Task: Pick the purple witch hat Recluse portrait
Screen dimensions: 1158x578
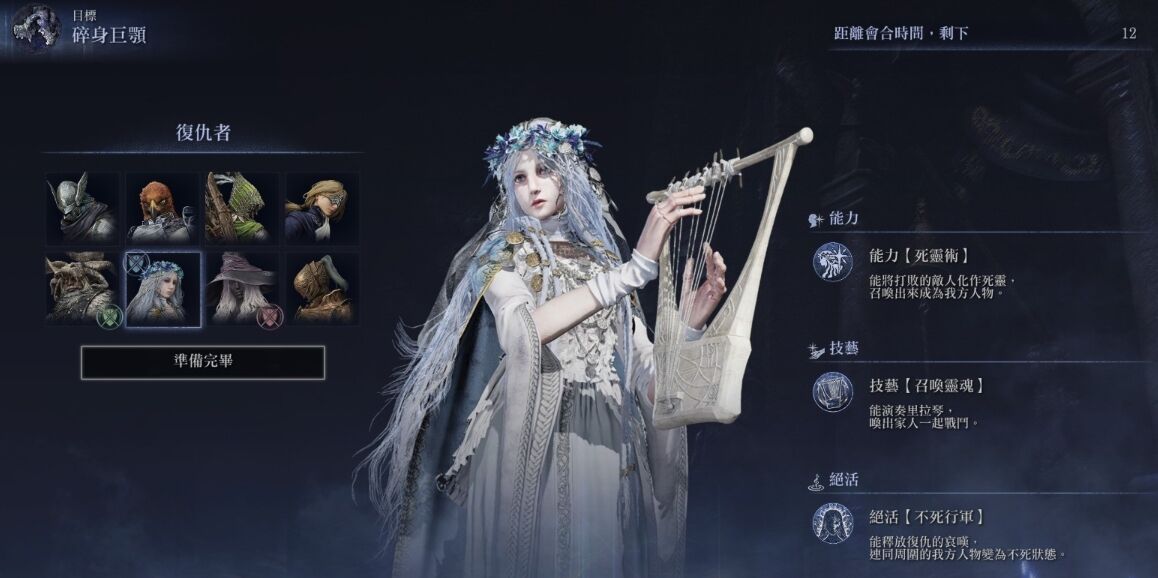Action: 242,288
